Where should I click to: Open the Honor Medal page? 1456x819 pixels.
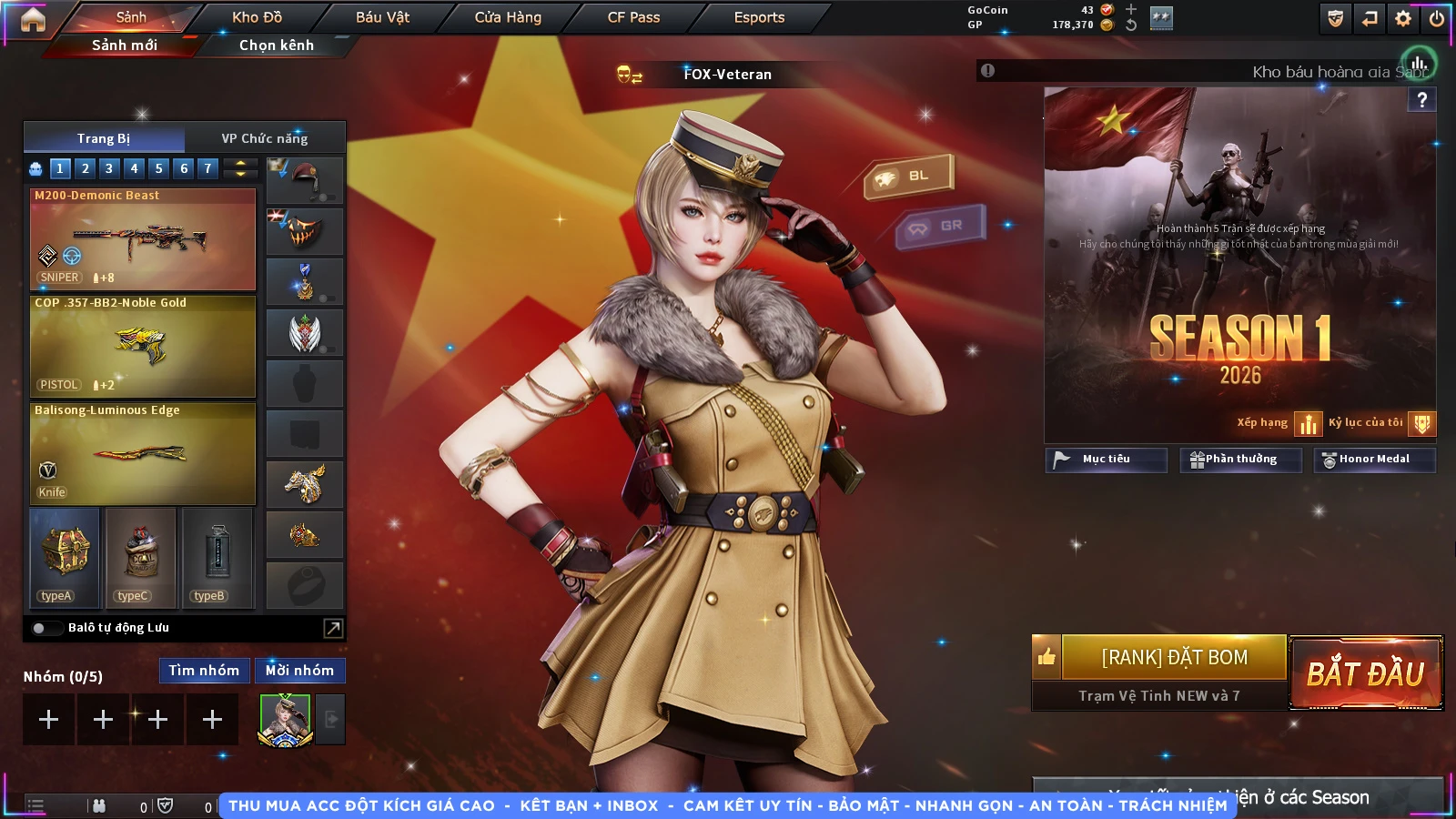pyautogui.click(x=1374, y=460)
